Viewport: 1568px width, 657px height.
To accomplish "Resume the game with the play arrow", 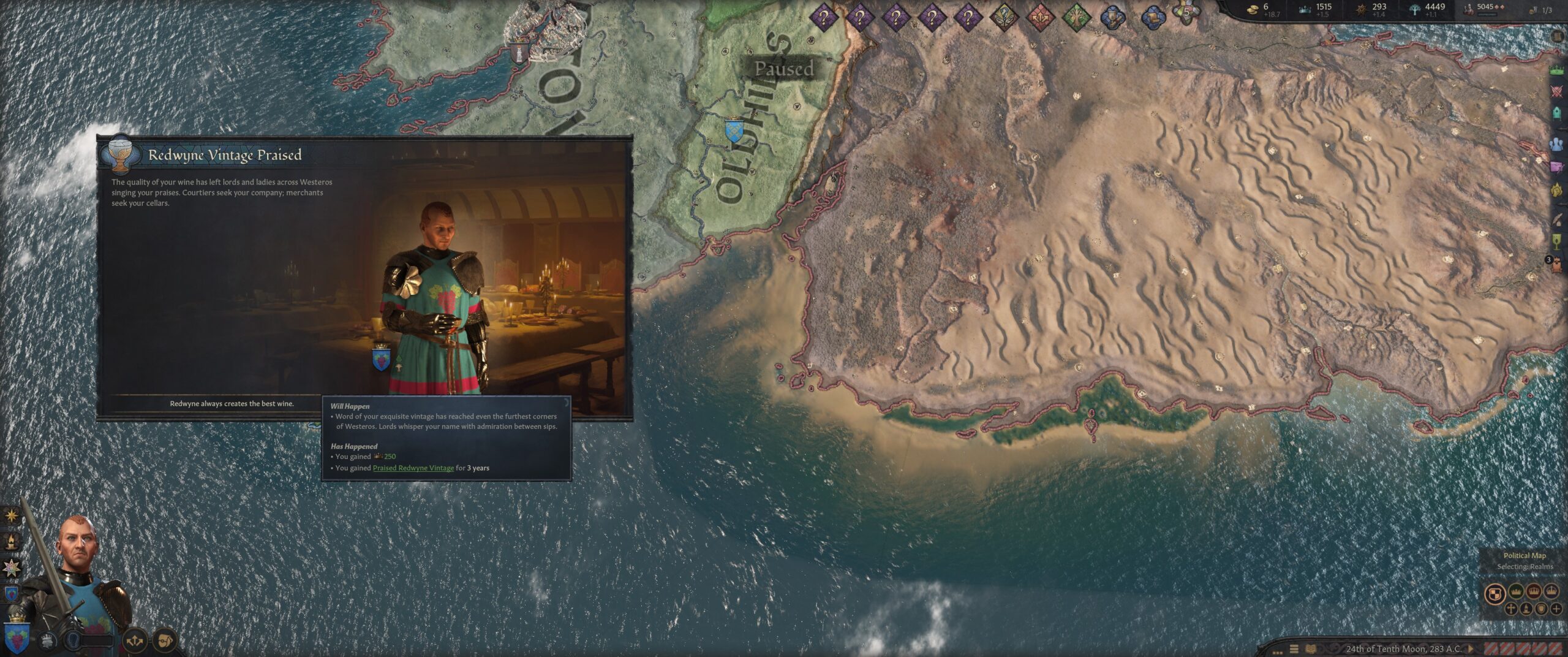I will (x=1471, y=648).
